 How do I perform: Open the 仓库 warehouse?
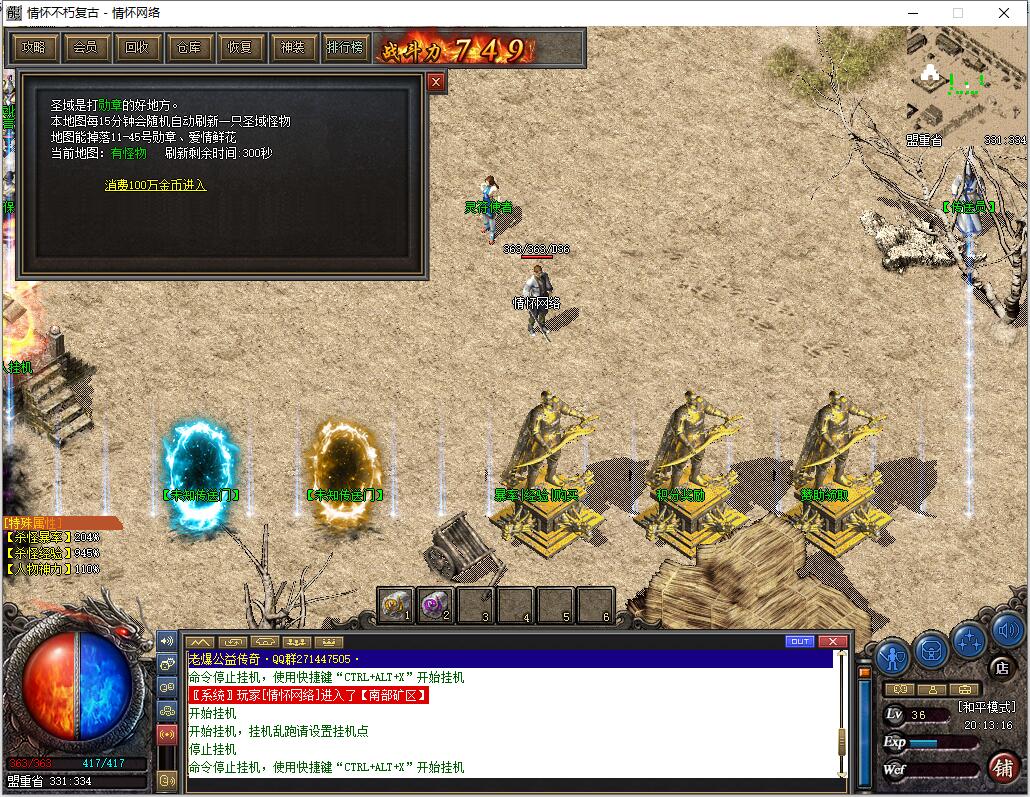pyautogui.click(x=189, y=47)
